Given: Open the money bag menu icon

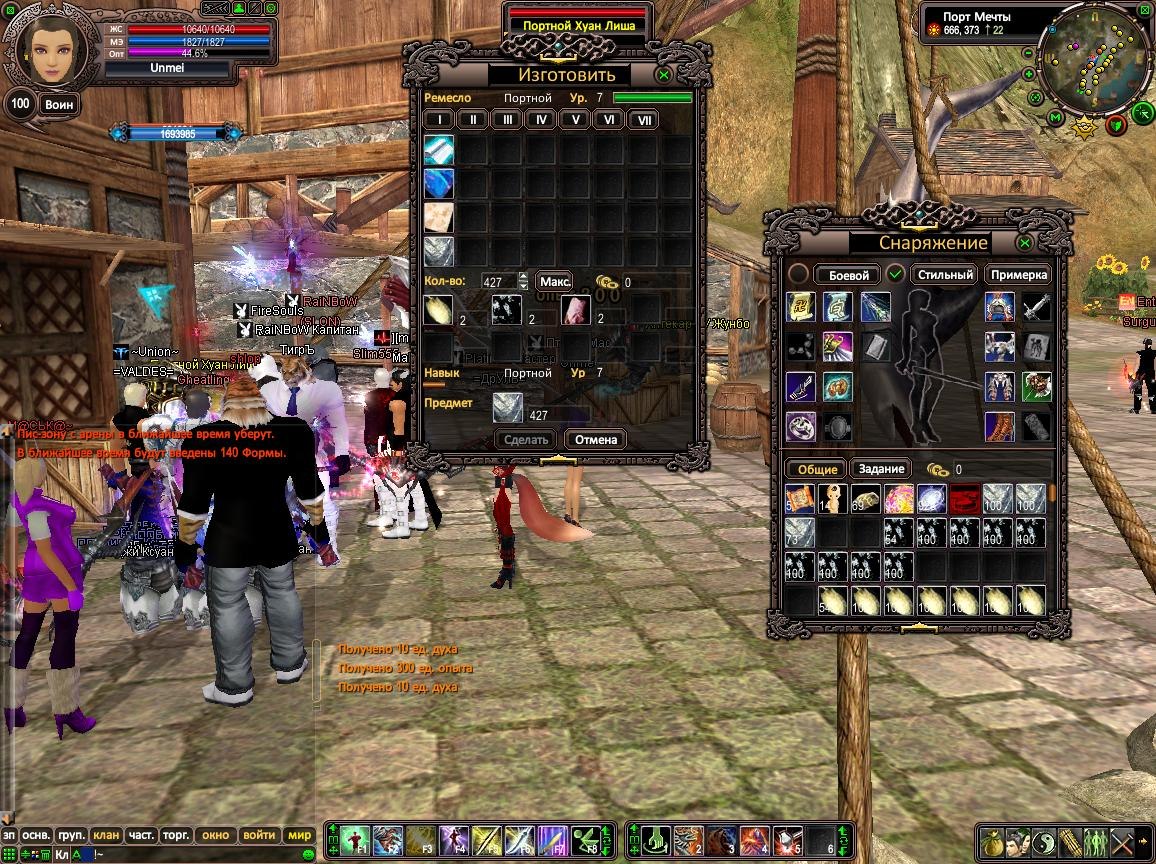Looking at the screenshot, I should 992,839.
